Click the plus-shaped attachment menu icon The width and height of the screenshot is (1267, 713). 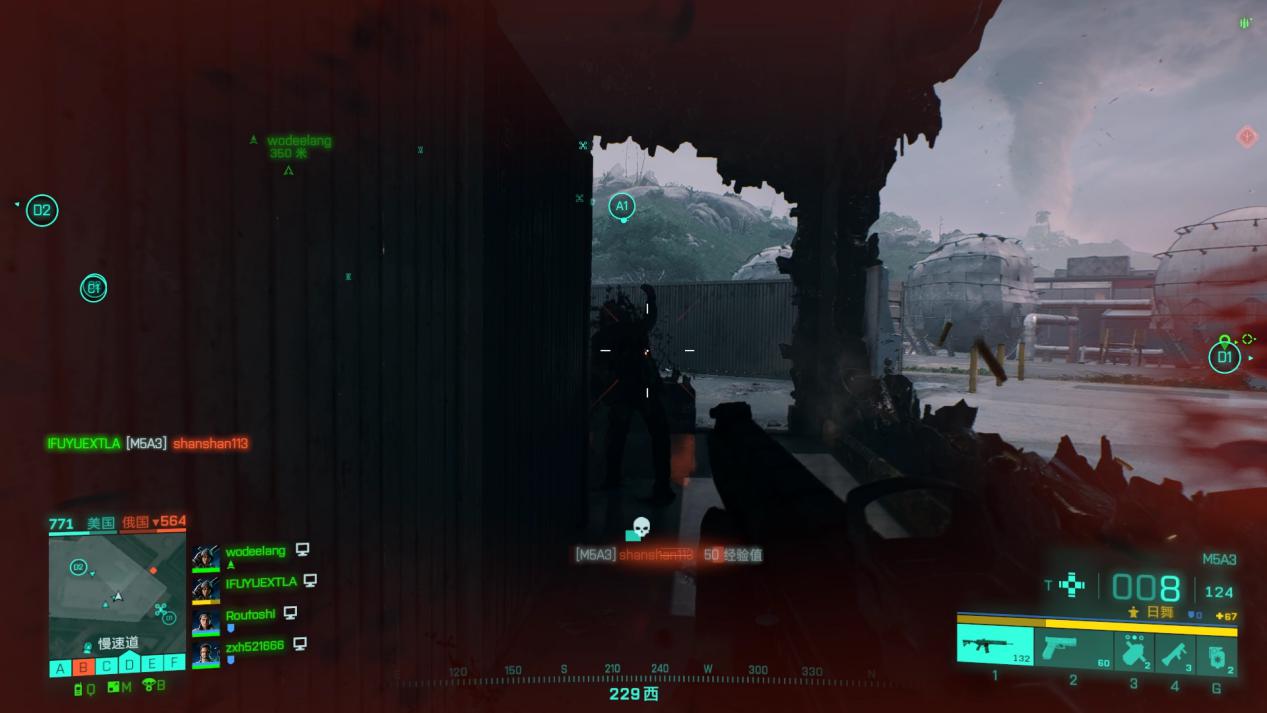(1072, 585)
